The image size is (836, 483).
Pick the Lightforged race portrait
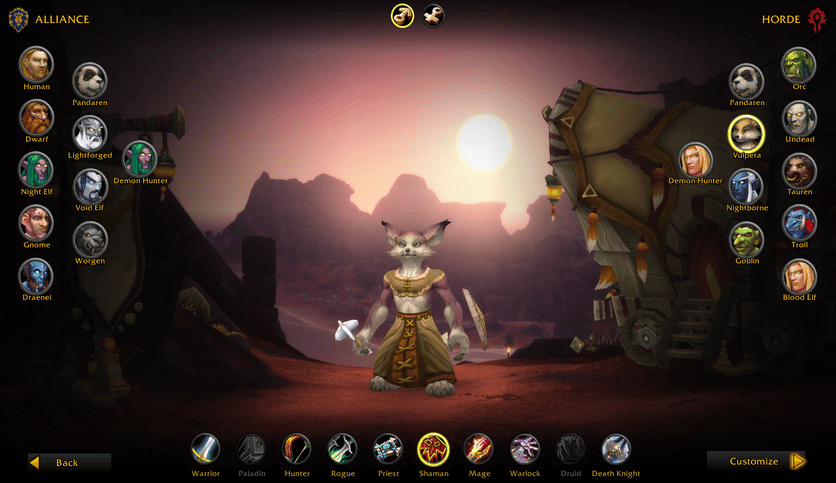tap(90, 133)
